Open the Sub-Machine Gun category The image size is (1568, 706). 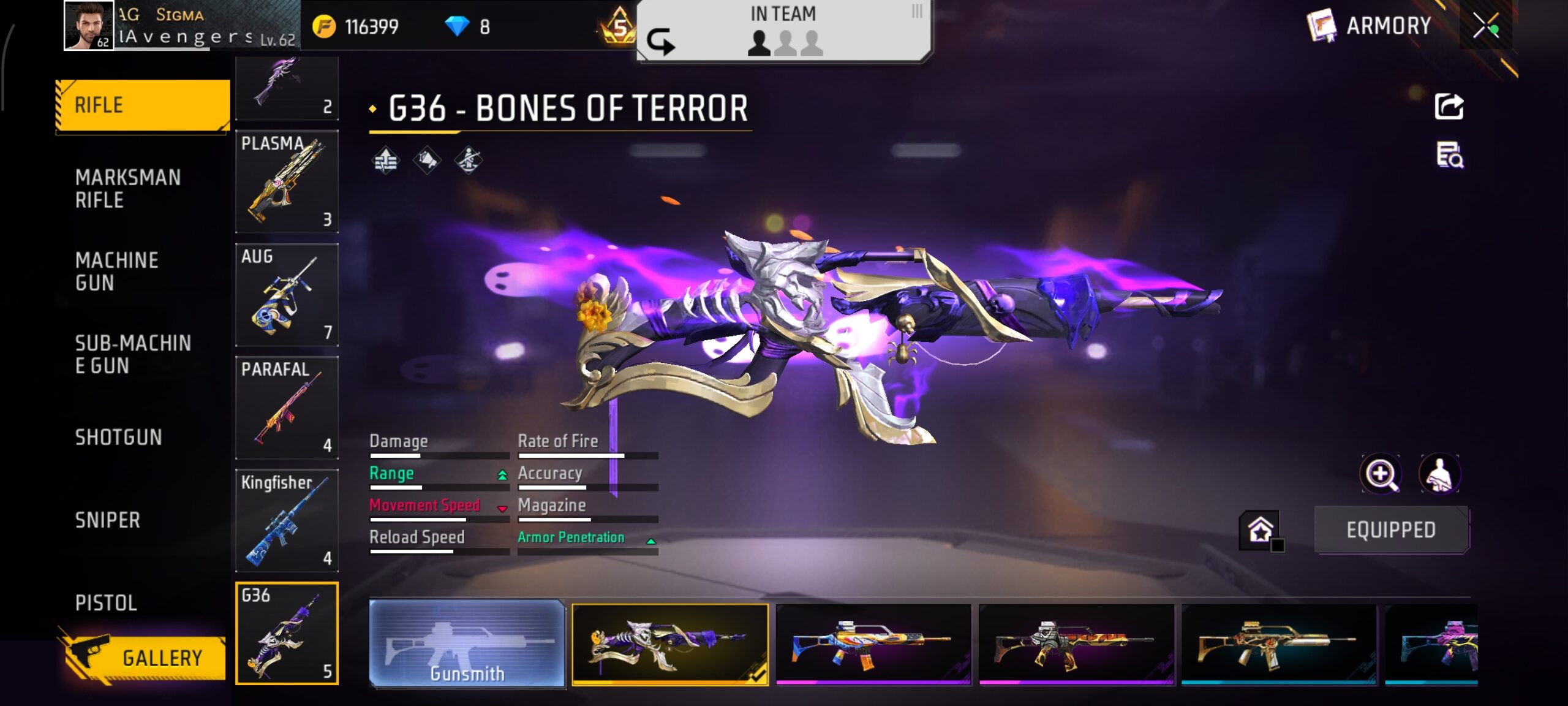133,354
